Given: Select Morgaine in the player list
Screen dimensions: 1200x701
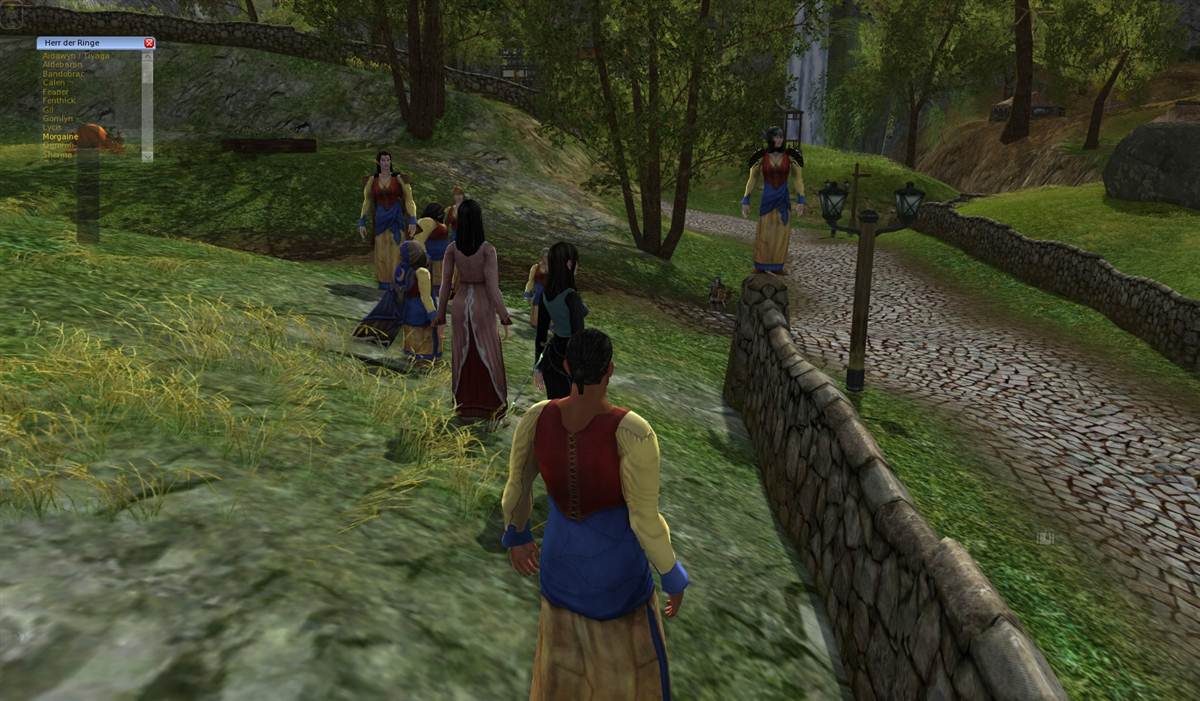Looking at the screenshot, I should tap(60, 137).
